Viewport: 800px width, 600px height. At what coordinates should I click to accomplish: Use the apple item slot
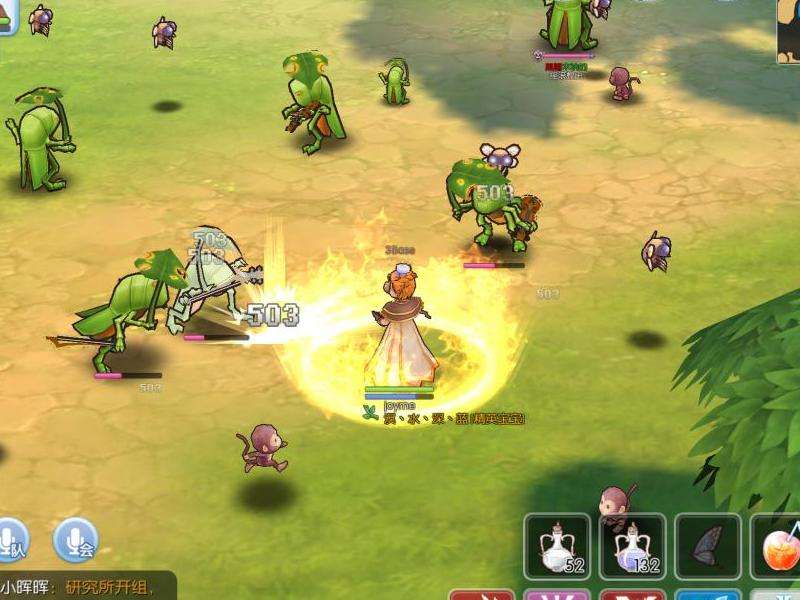pyautogui.click(x=778, y=547)
